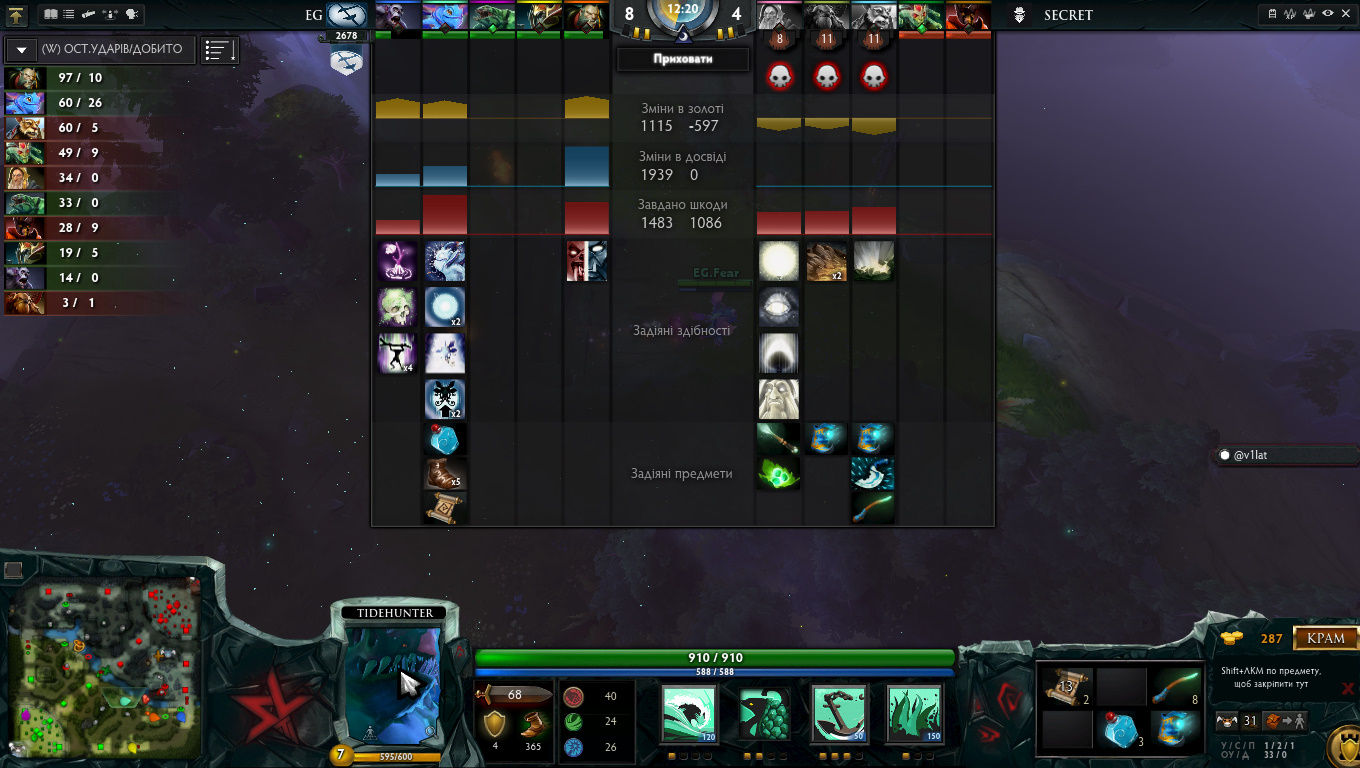
Task: Open the XP graph from the top-right toolbar
Action: (1290, 15)
